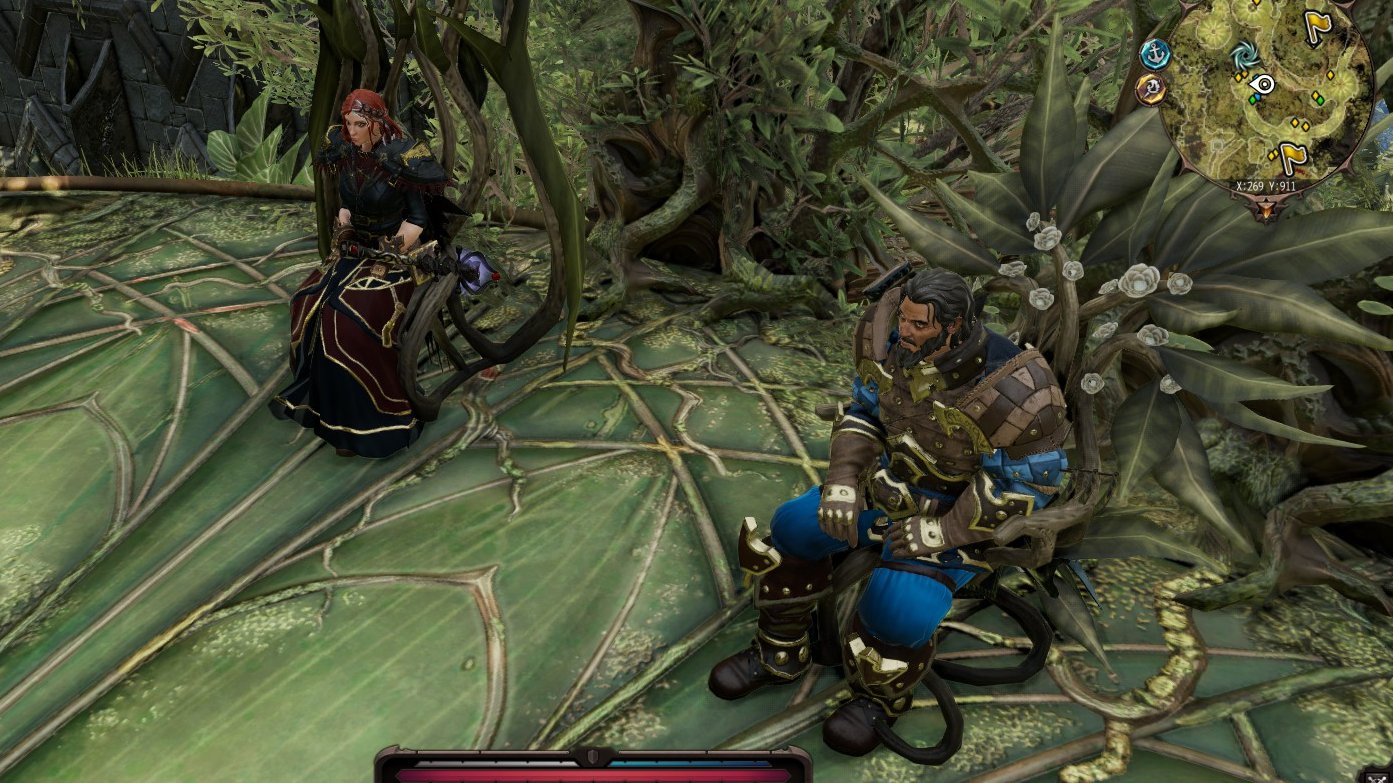The height and width of the screenshot is (783, 1393).
Task: Click the gold horn button beside minimap
Action: [1150, 88]
